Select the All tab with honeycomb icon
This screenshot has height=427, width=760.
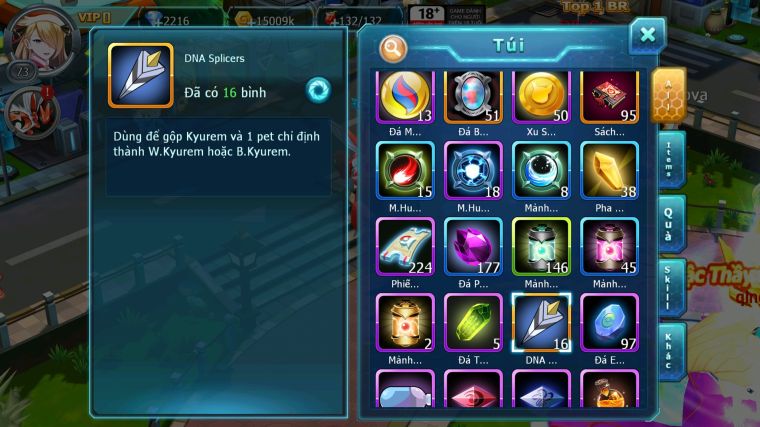[668, 94]
